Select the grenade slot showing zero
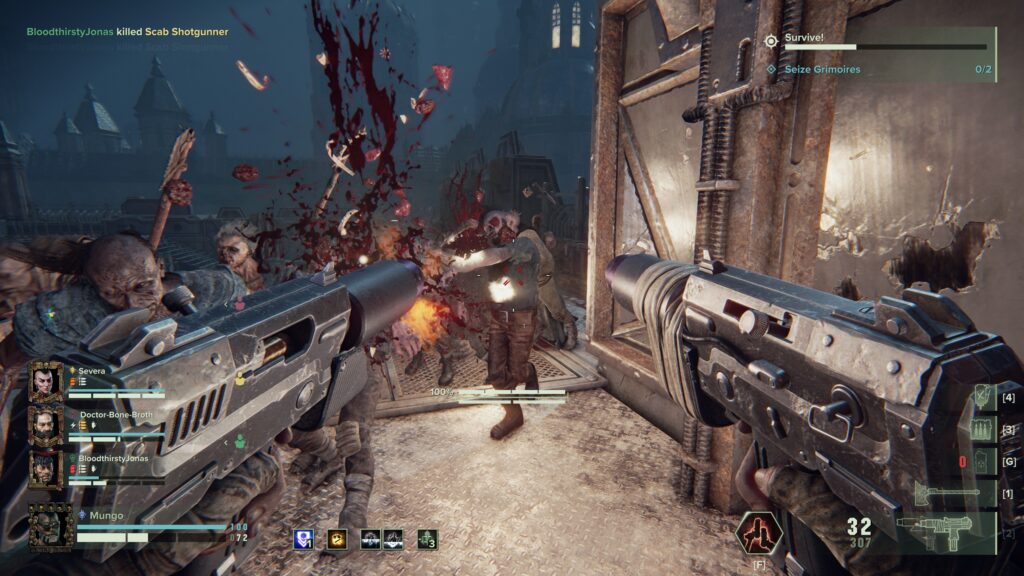1024x576 pixels. point(983,461)
